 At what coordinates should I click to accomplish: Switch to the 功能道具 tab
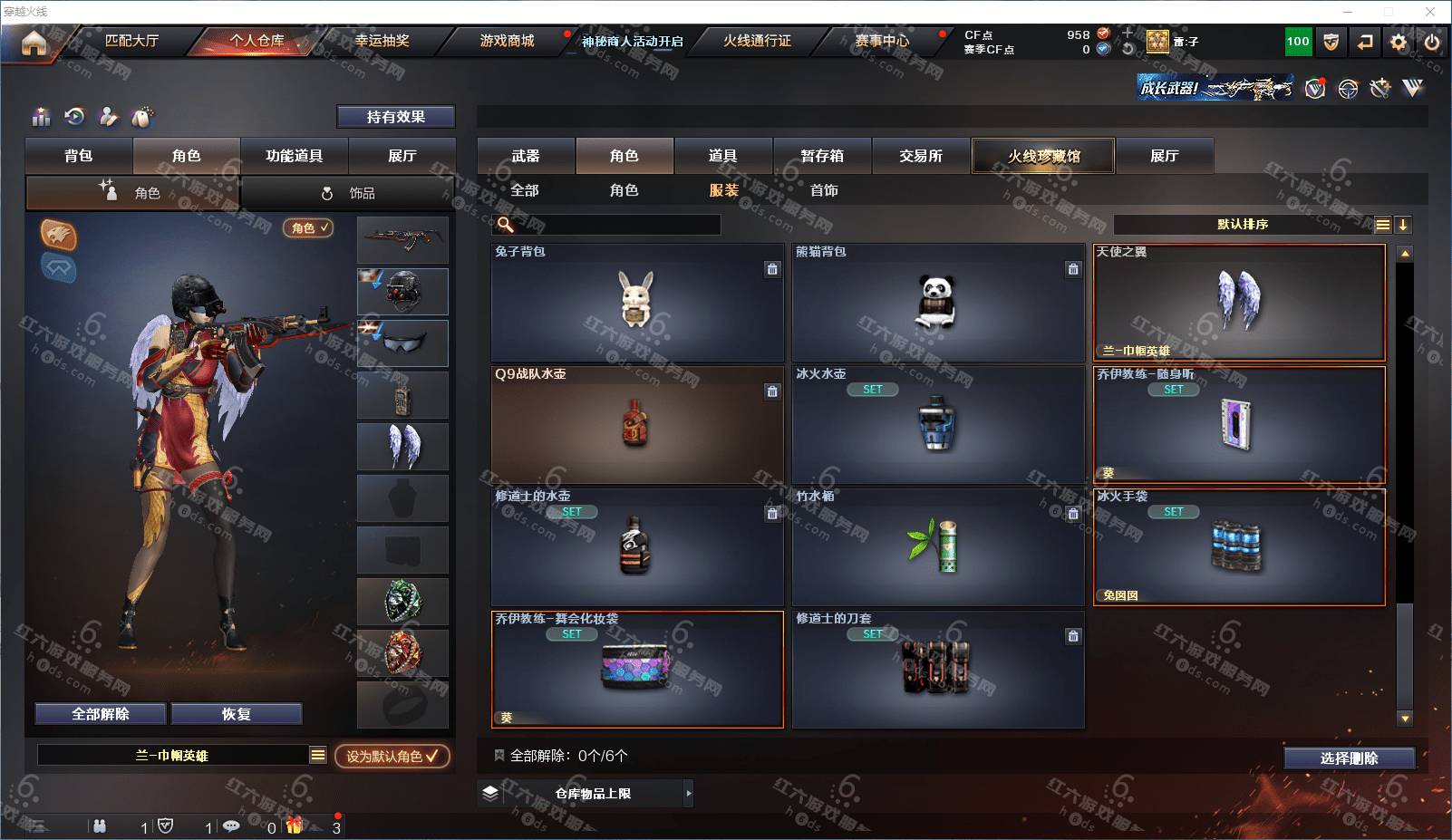click(294, 156)
